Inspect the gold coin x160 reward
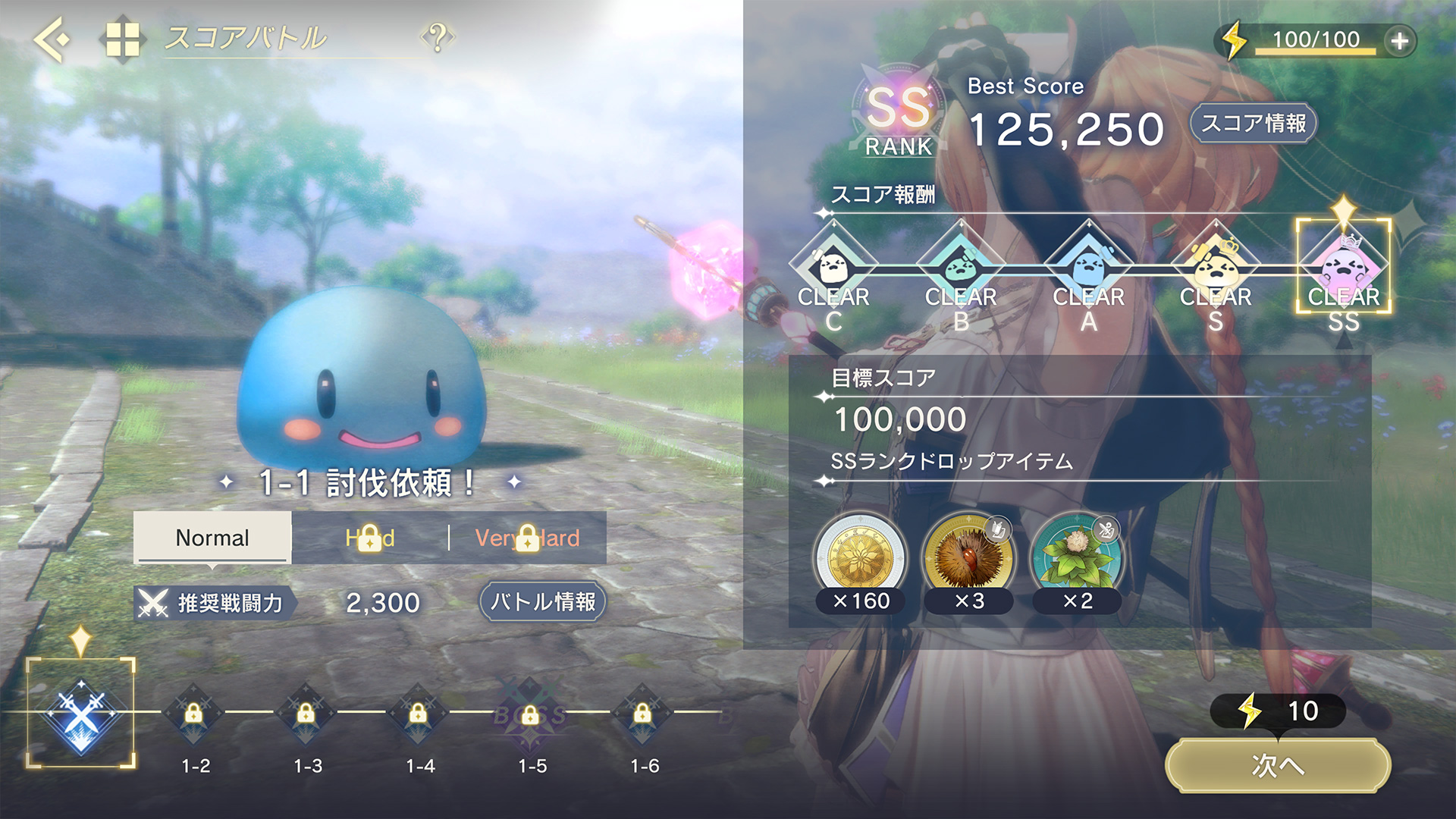1456x819 pixels. pos(860,557)
